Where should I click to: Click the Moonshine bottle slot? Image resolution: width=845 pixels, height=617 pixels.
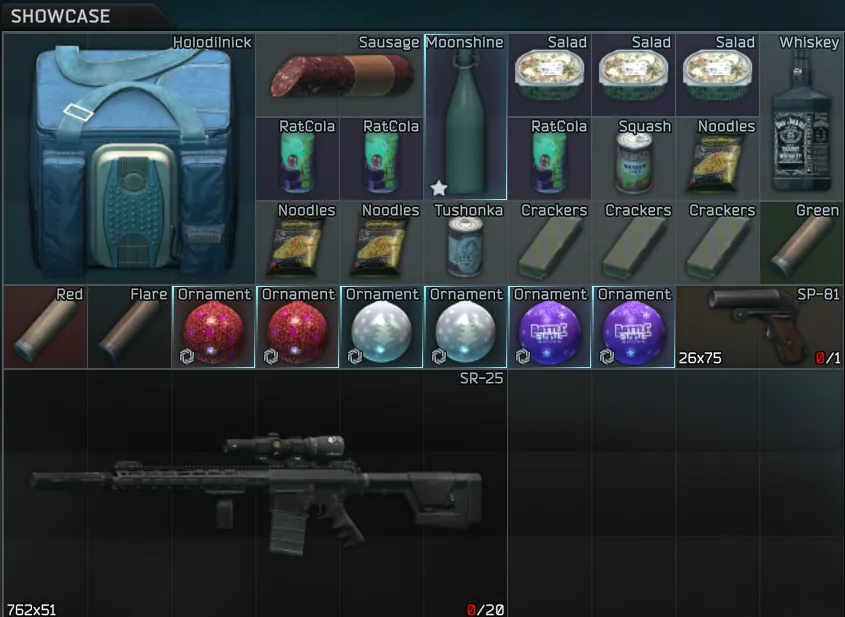(465, 118)
